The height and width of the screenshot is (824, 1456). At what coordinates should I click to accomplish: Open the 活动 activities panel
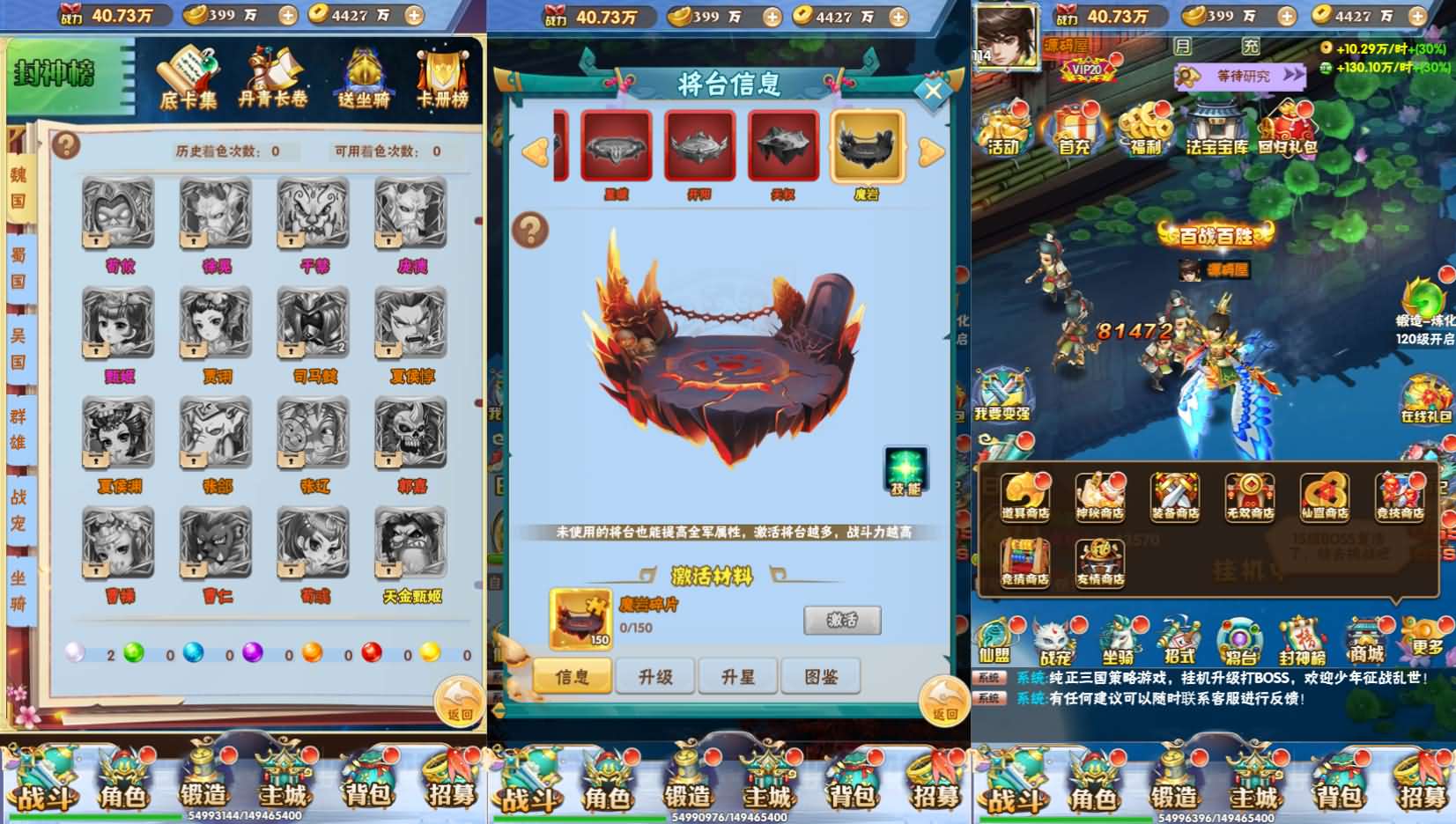click(x=1003, y=128)
